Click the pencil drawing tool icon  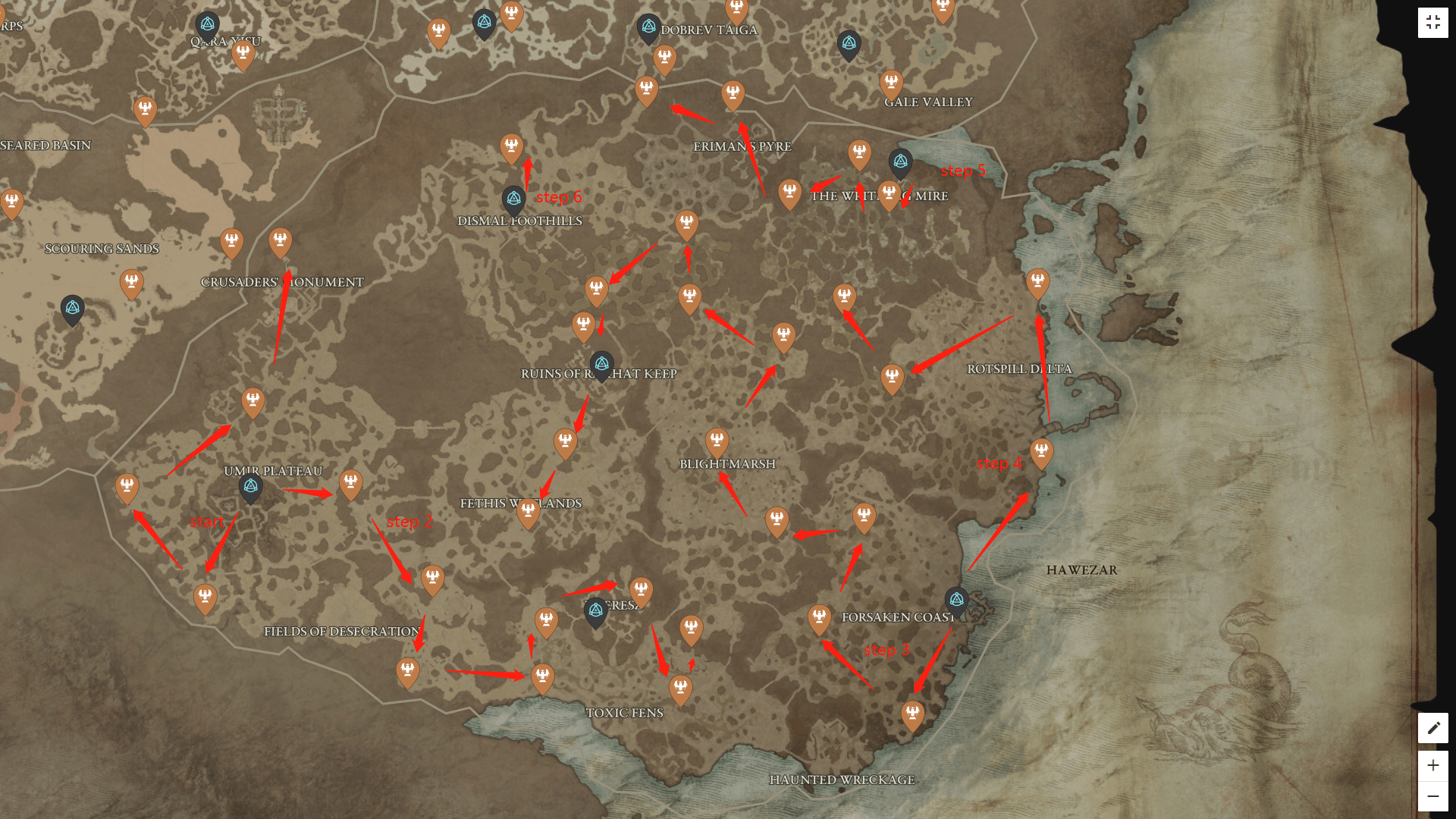point(1432,727)
